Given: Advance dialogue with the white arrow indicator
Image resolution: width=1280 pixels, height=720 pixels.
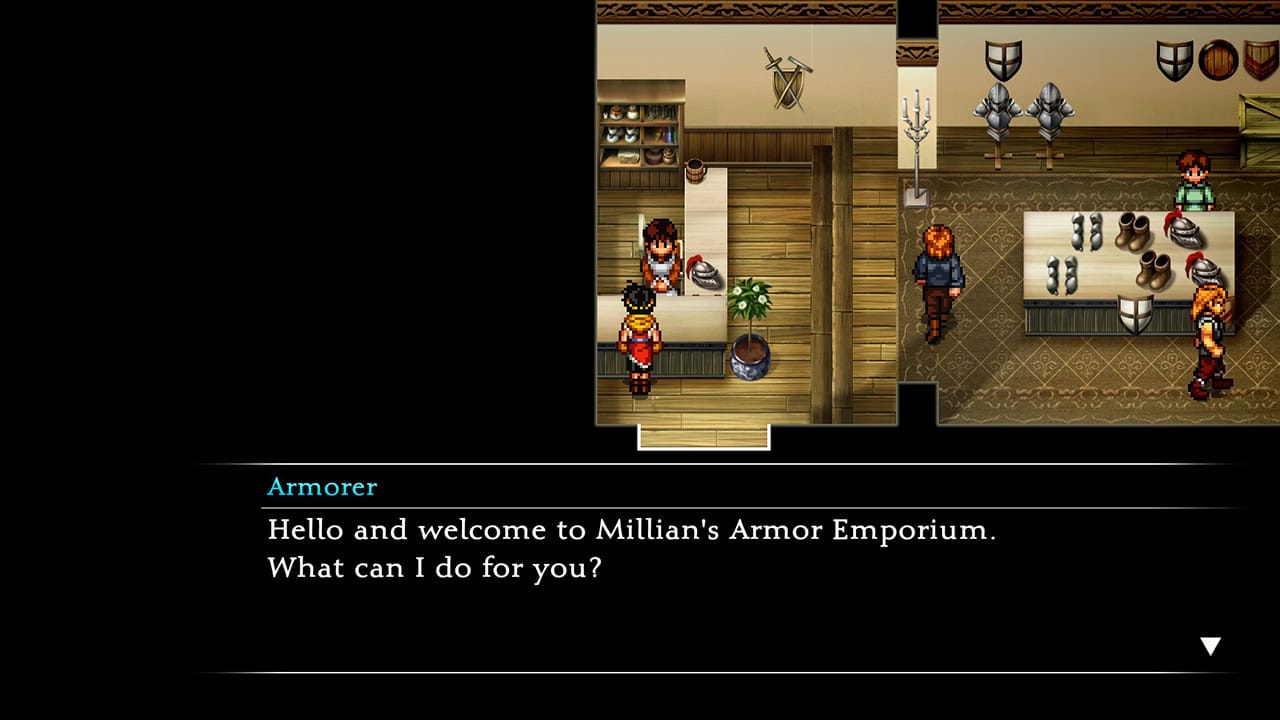Looking at the screenshot, I should [x=1210, y=646].
